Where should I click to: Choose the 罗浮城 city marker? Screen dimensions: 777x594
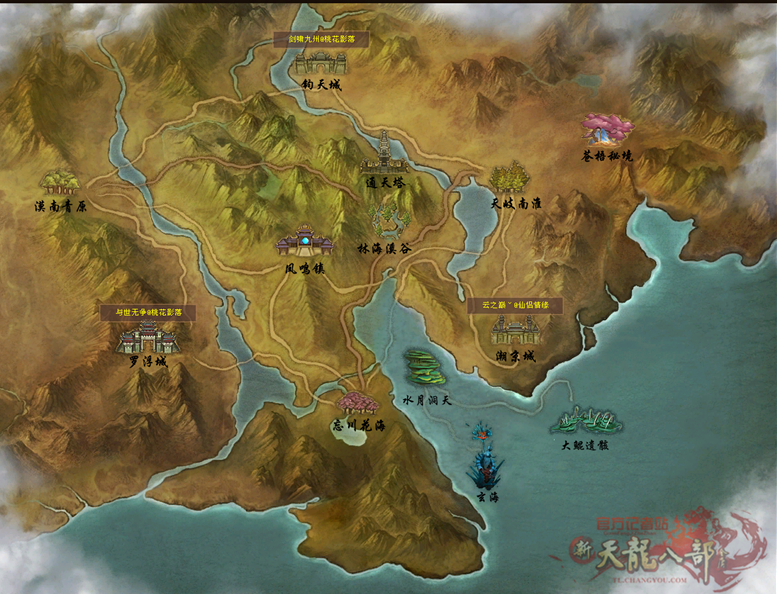click(147, 338)
